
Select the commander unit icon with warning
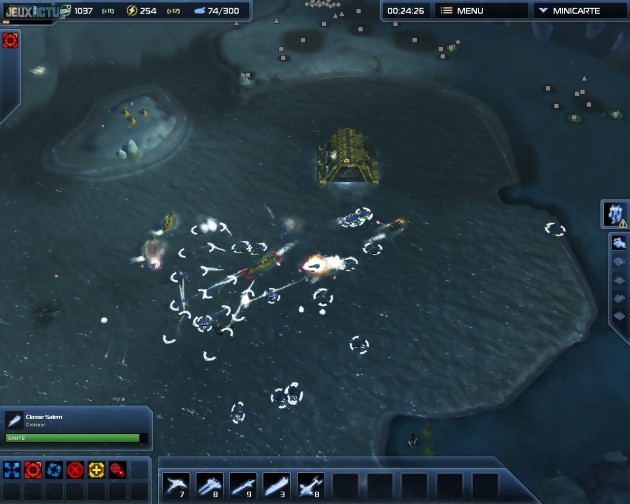click(x=614, y=213)
